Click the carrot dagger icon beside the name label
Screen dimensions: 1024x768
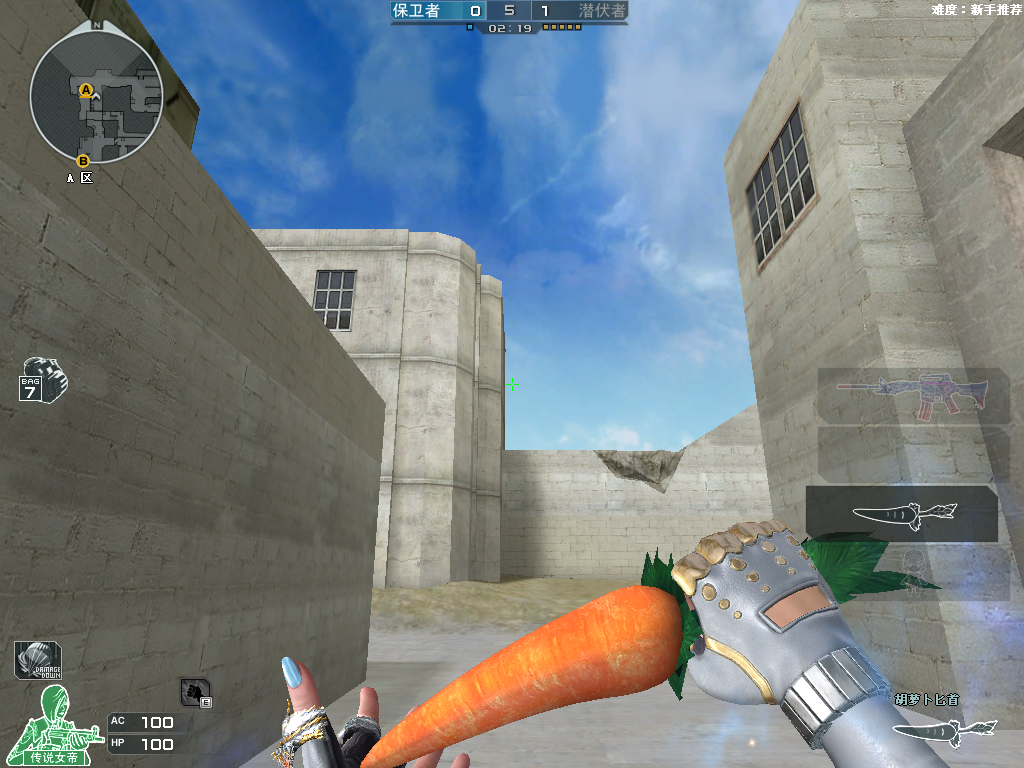click(x=942, y=730)
